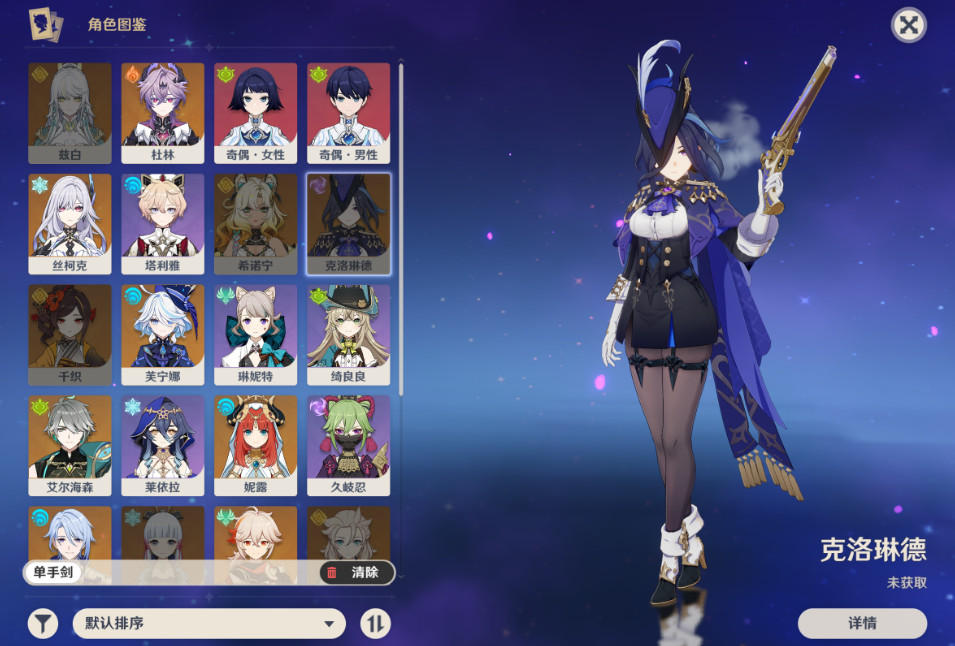Image resolution: width=955 pixels, height=646 pixels.
Task: Pick the 丝柯克 character card
Action: click(70, 224)
